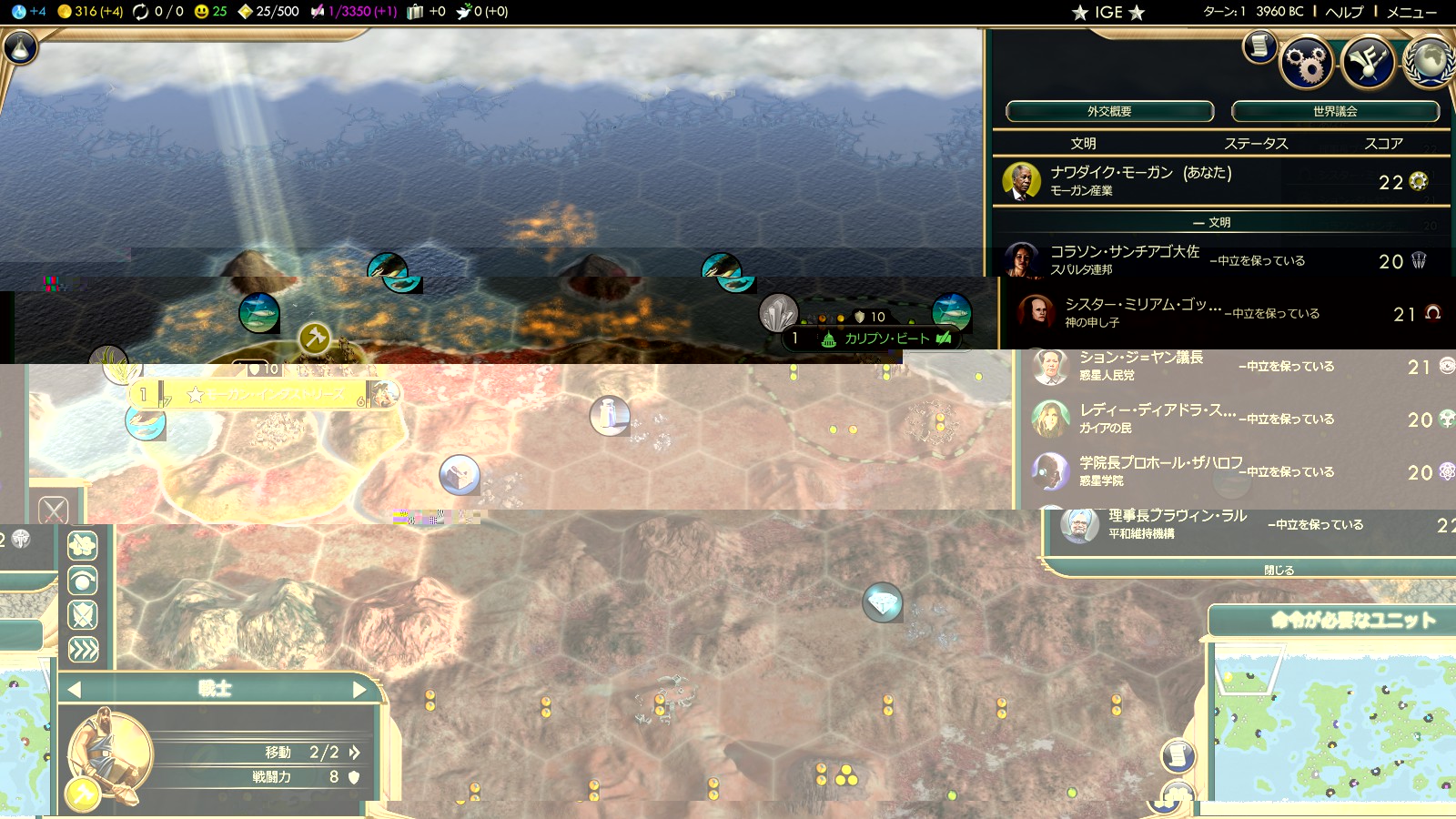Activate the triple-chevron unit action
1456x819 pixels.
(x=83, y=650)
